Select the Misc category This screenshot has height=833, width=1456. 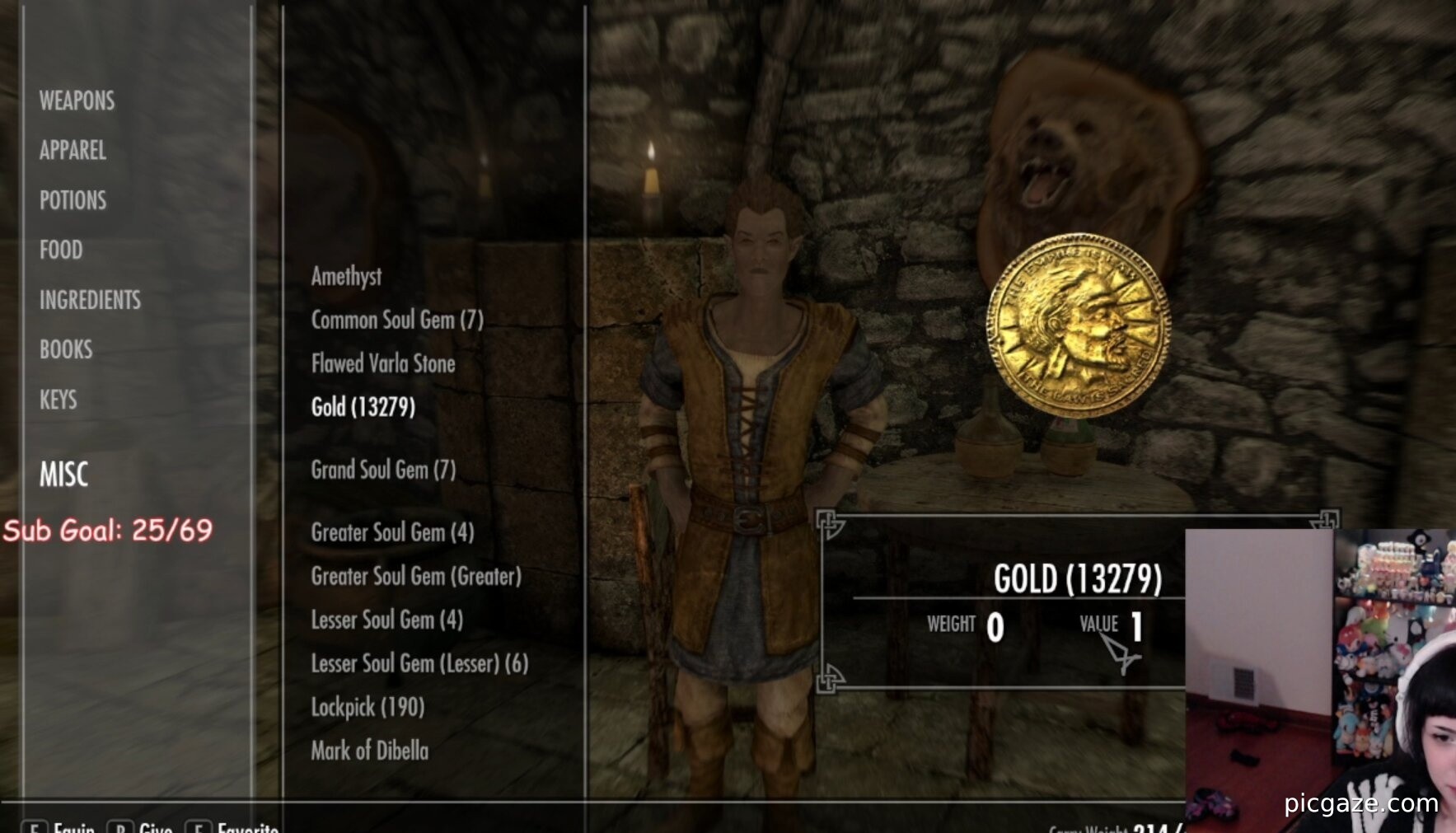tap(63, 474)
